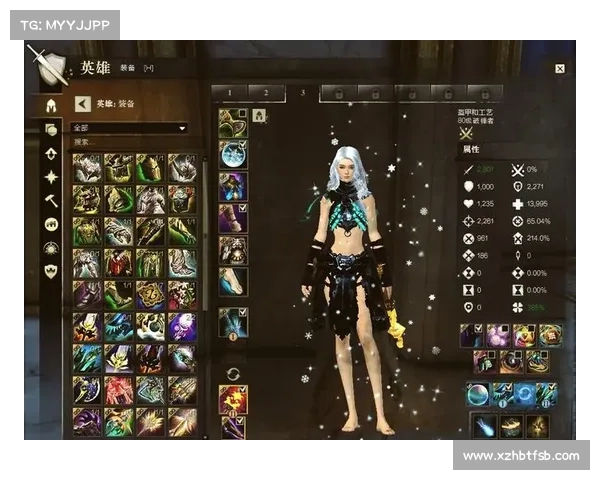Click the blue comet skill icon
Screen dimensions: 600x480
tap(484, 426)
